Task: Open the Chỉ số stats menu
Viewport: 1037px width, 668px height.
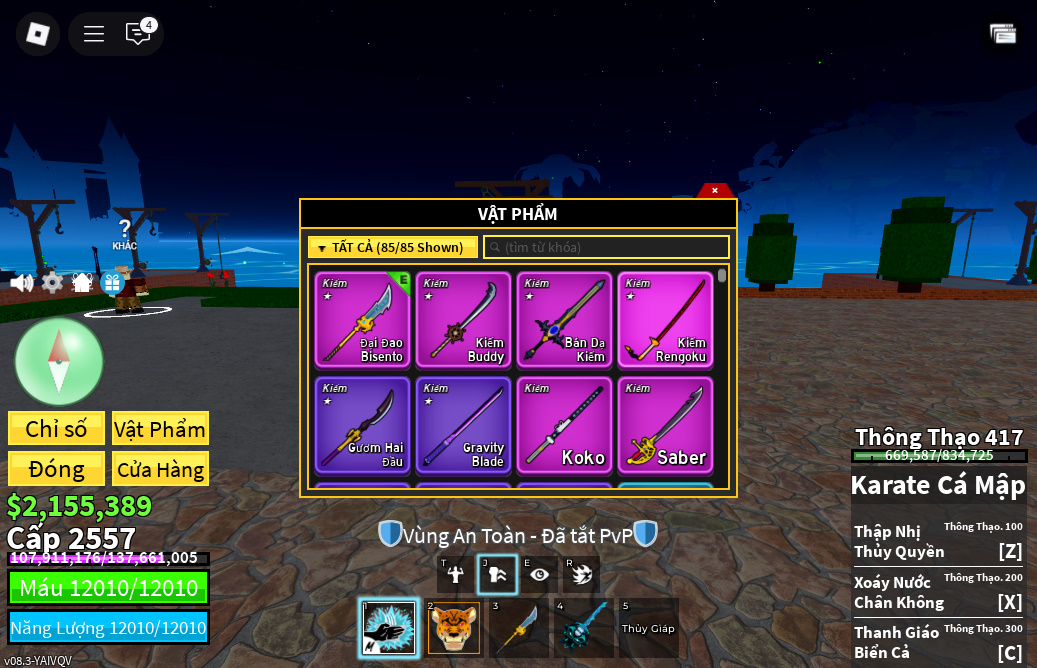Action: click(x=56, y=429)
